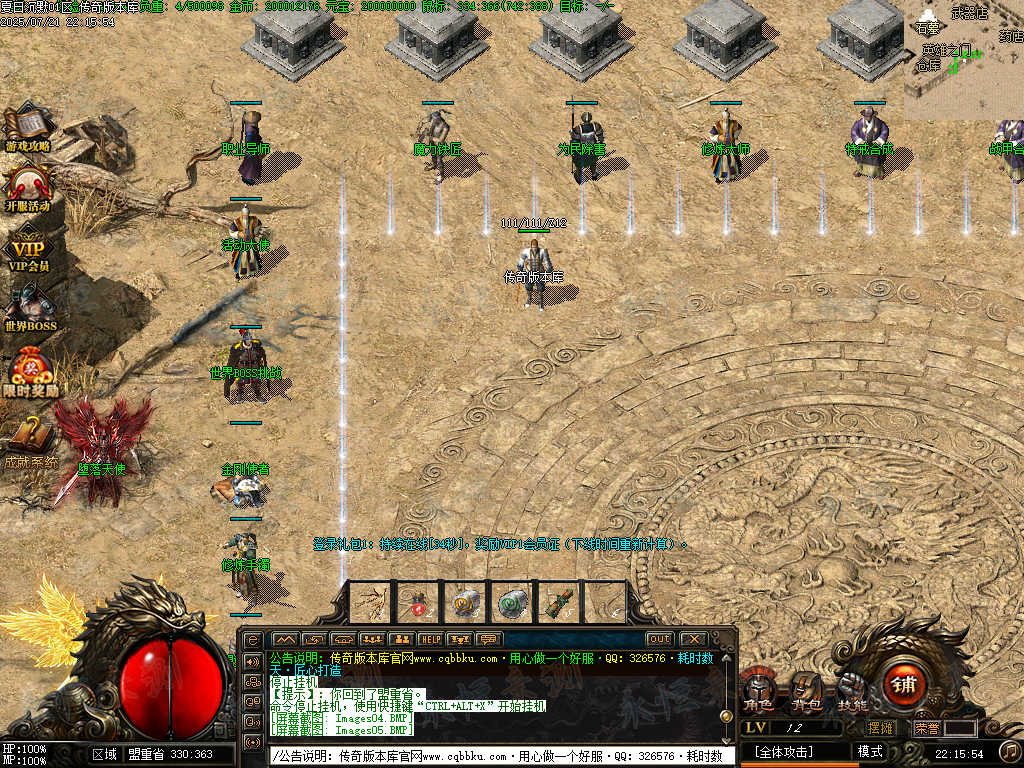The image size is (1024, 768).
Task: Toggle the music note sound button
Action: (x=1010, y=751)
